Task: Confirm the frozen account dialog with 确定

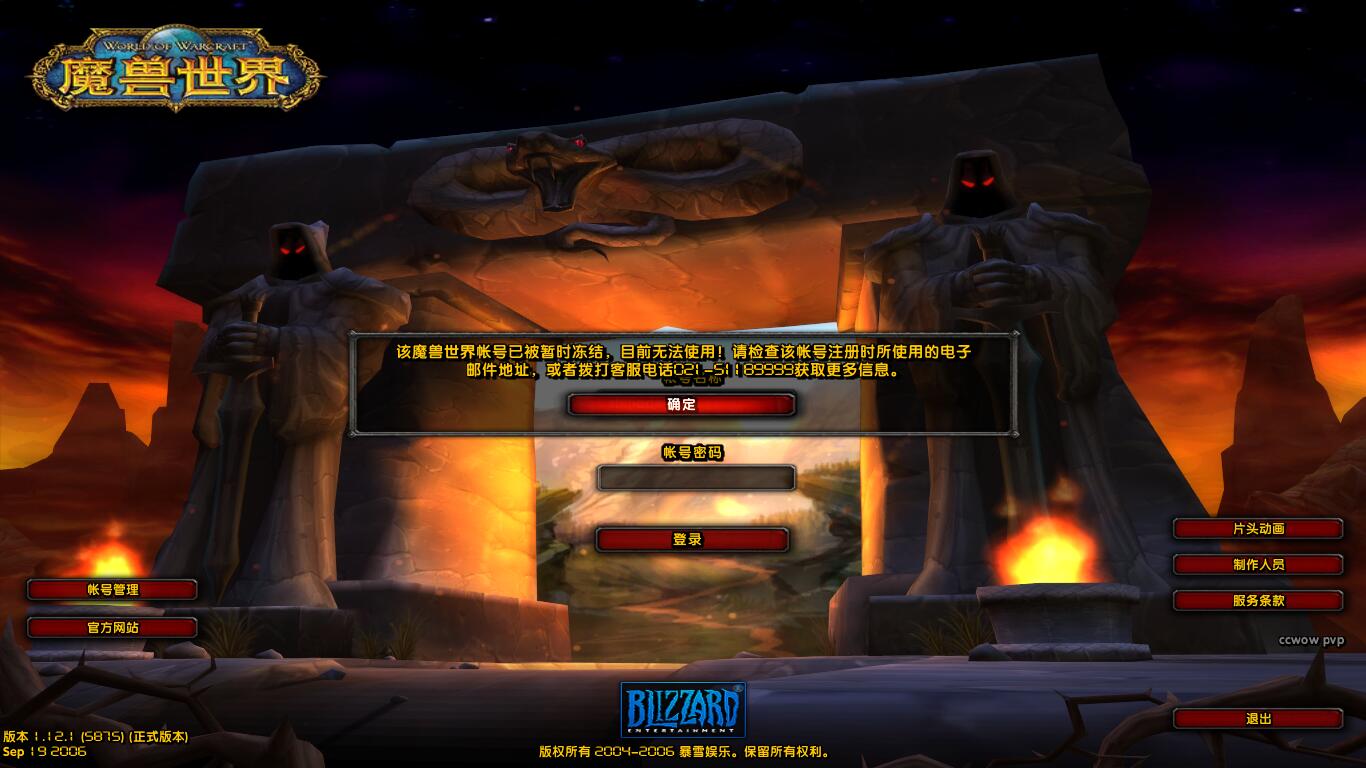Action: (x=681, y=404)
